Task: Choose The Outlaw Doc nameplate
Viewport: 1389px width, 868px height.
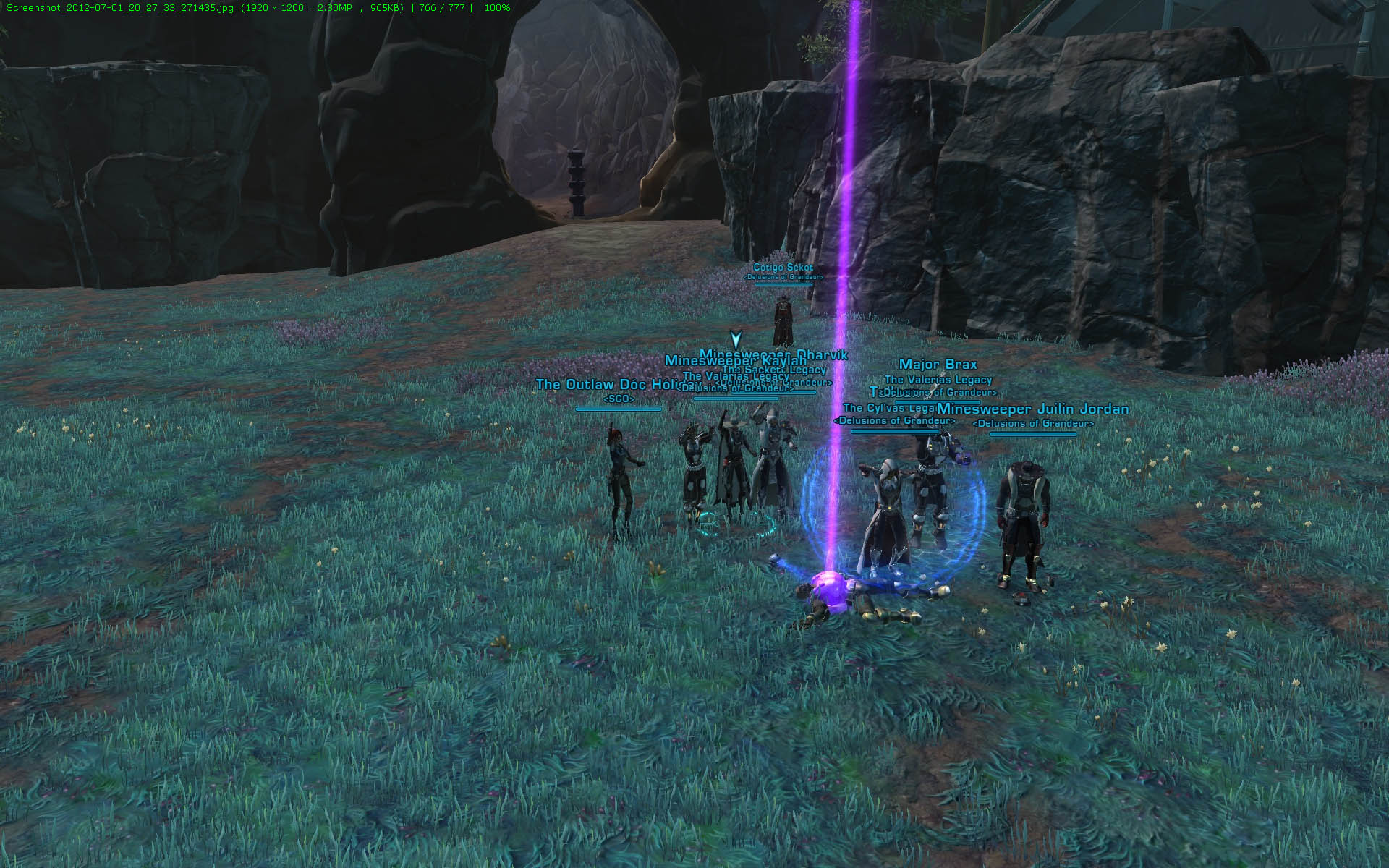Action: [x=608, y=384]
